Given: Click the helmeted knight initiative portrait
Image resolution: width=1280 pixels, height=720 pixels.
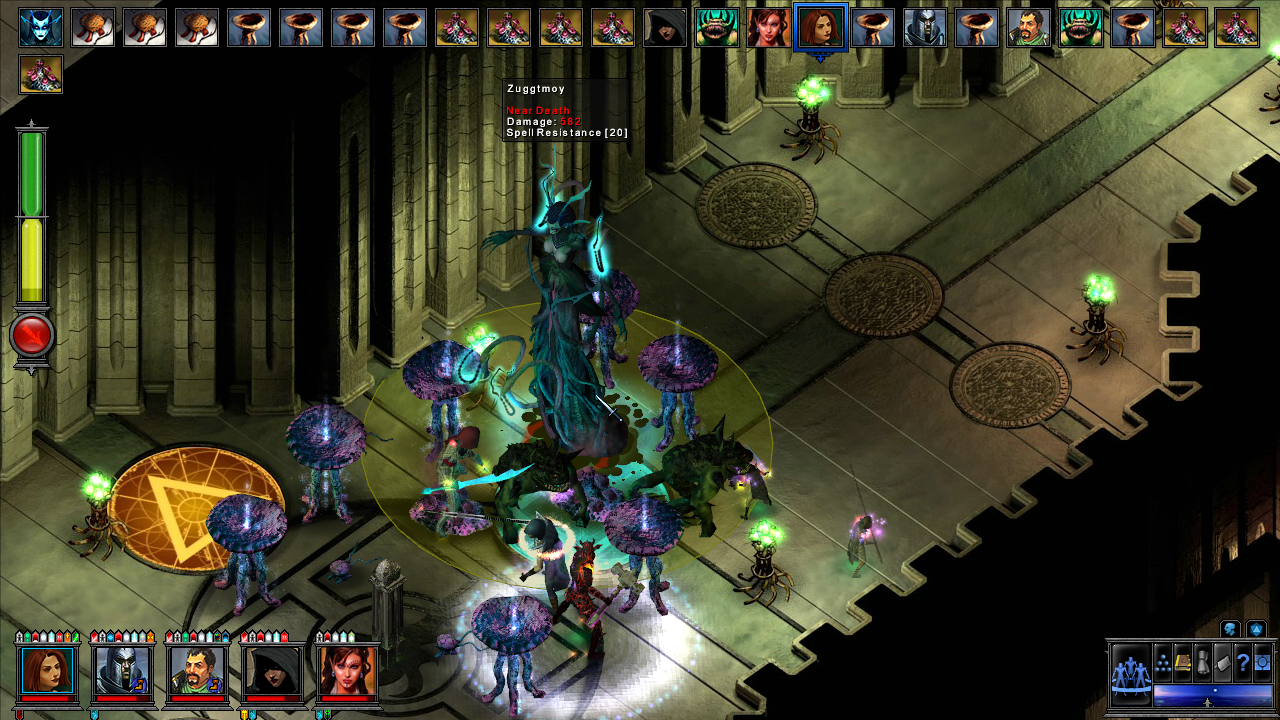Looking at the screenshot, I should tap(925, 27).
